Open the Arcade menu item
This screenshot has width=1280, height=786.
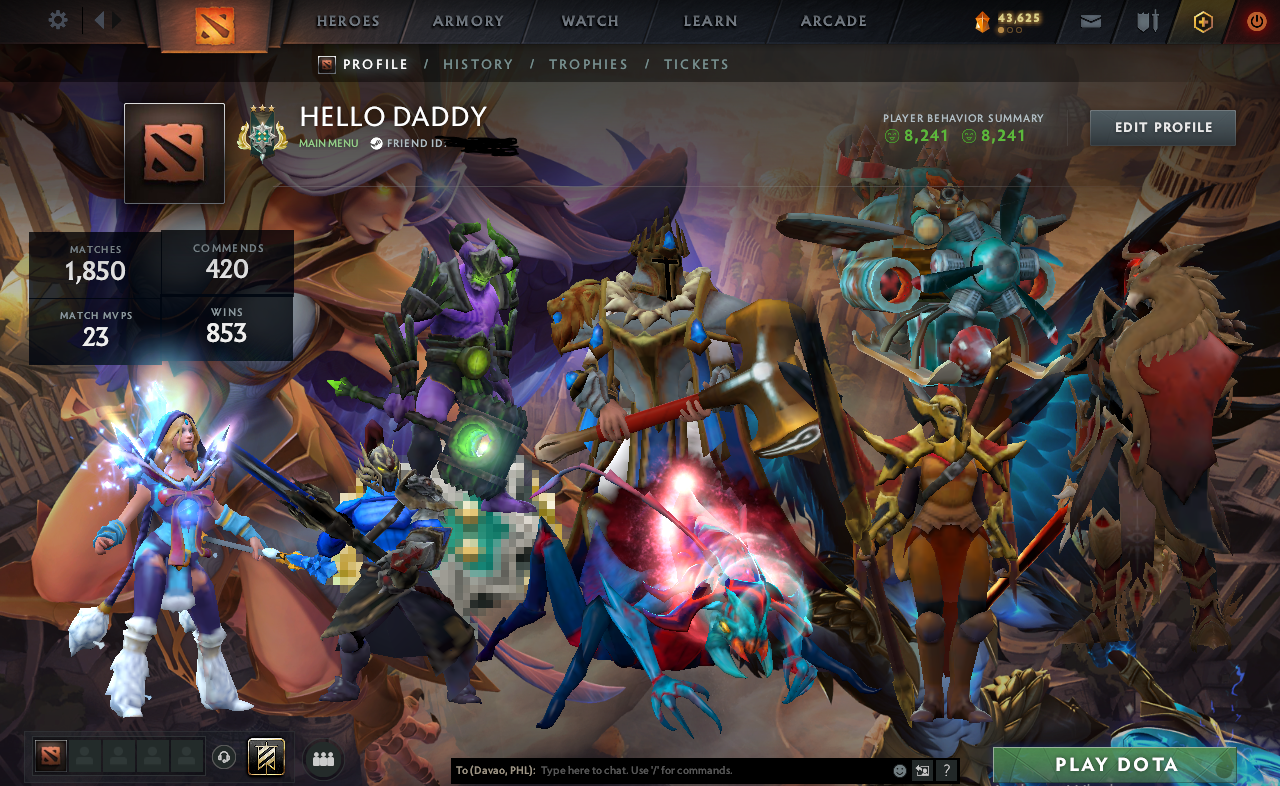point(832,20)
